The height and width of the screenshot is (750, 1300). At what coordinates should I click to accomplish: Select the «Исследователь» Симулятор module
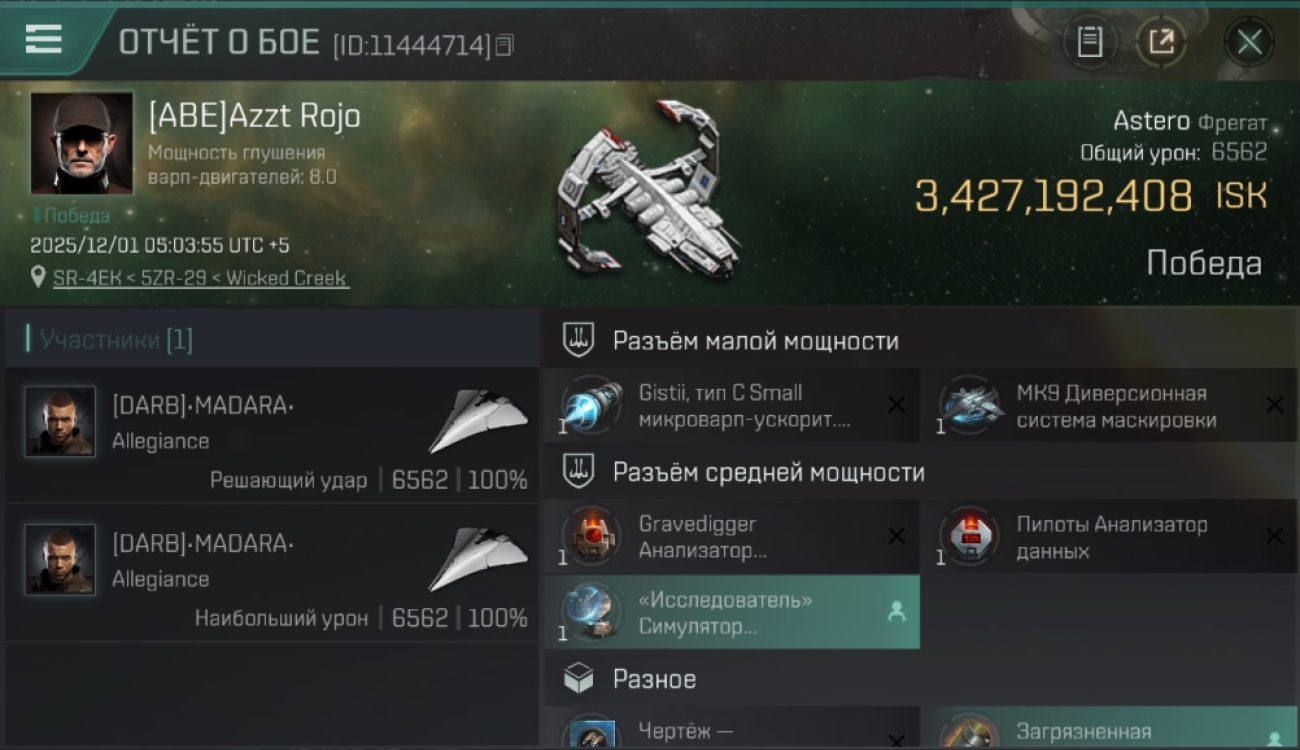coord(720,612)
